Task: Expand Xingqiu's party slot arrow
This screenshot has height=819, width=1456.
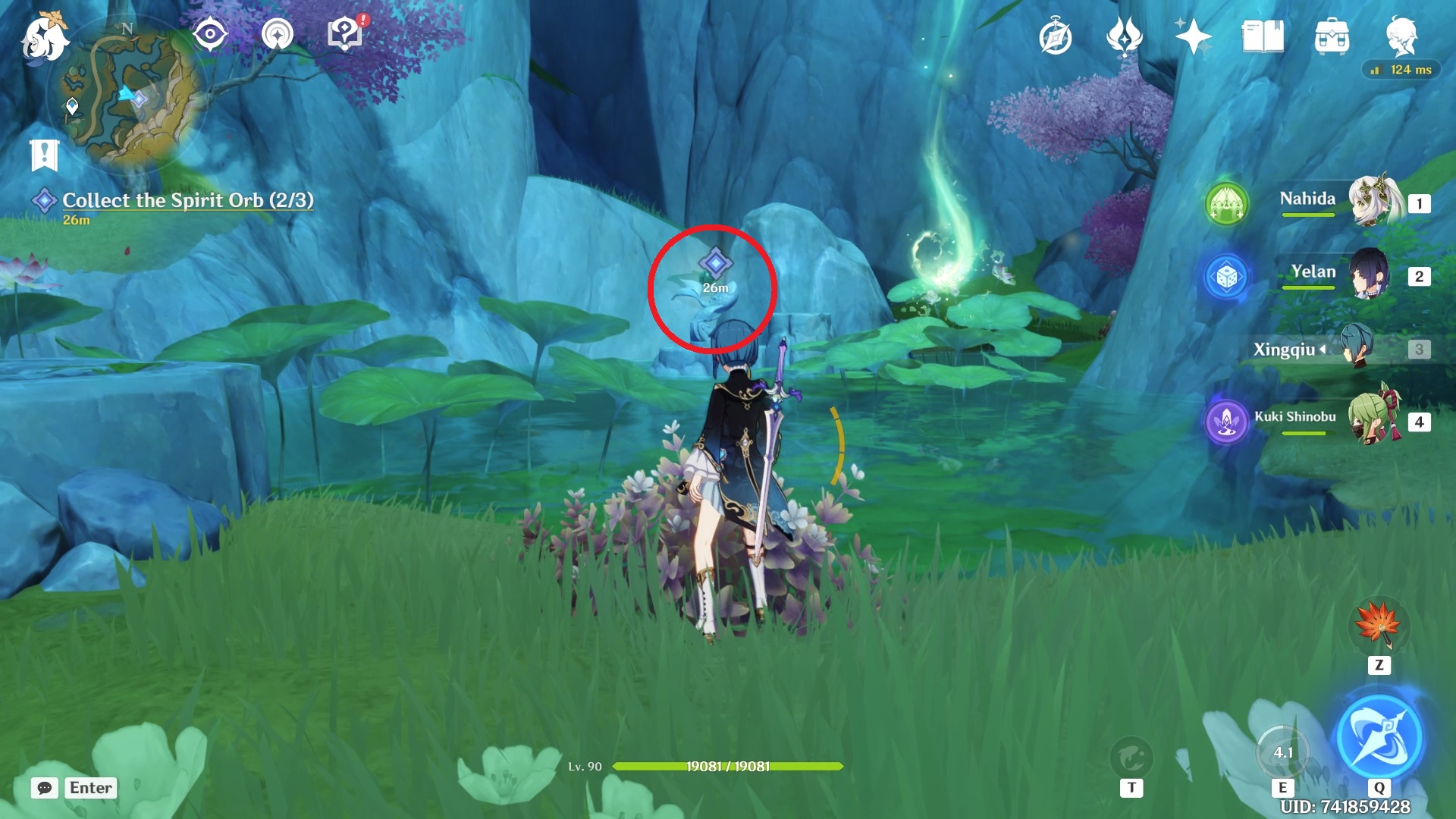Action: click(x=1323, y=350)
